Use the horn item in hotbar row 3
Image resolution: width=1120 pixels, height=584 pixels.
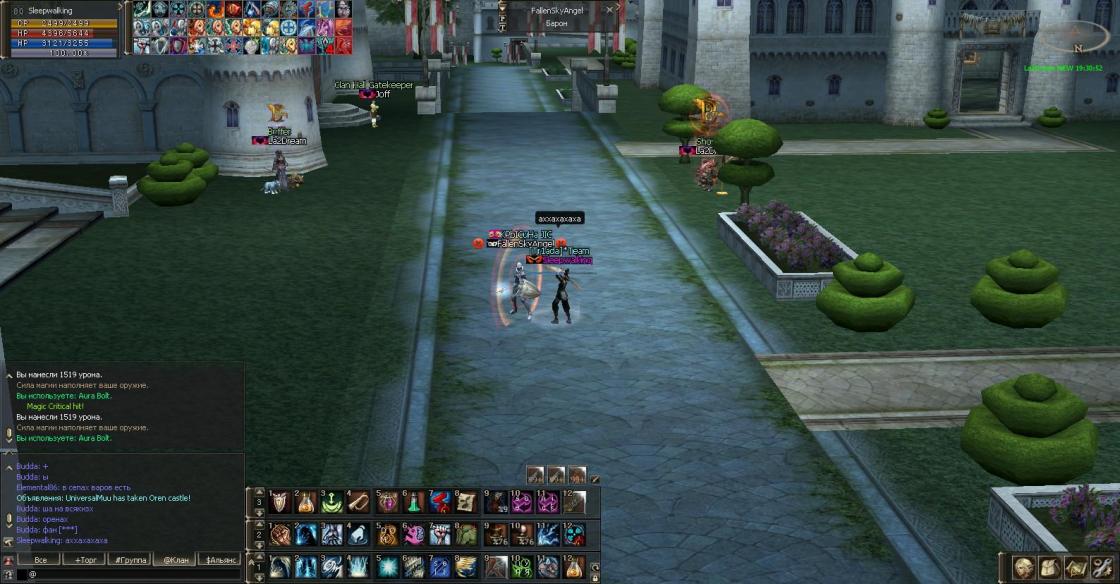[359, 502]
